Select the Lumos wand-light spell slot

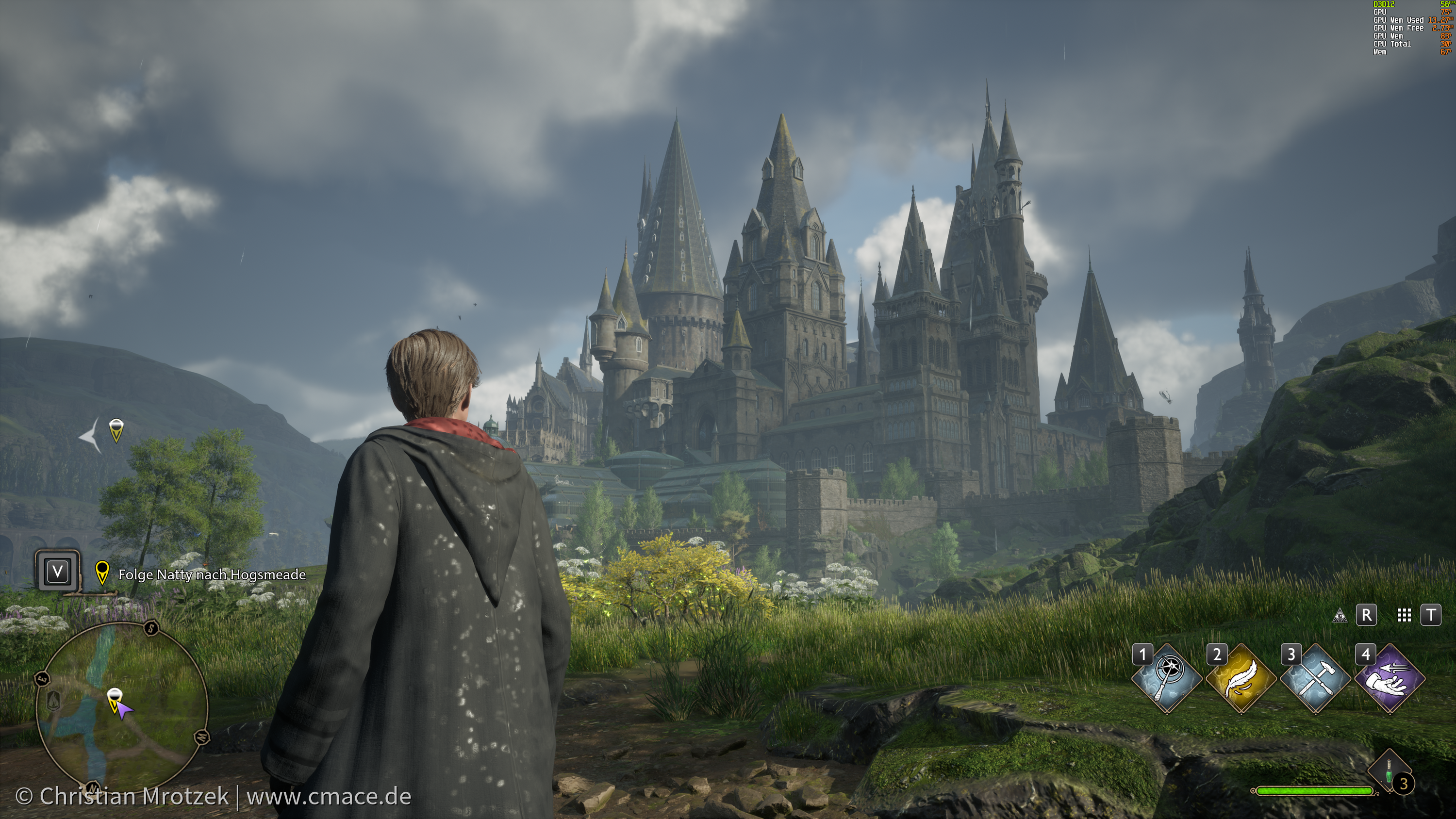coord(1167,679)
